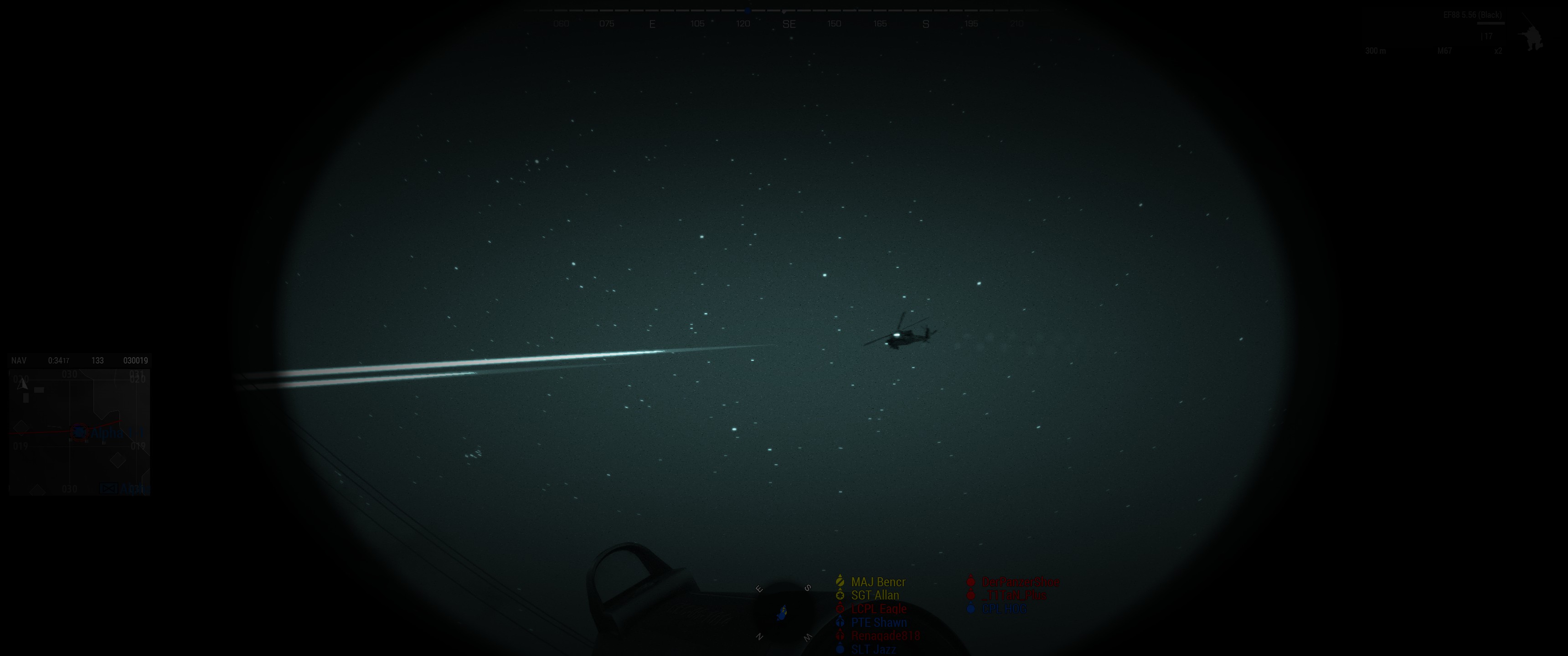Click the DerPanzerShoe player name
This screenshot has width=1568, height=656.
point(1021,582)
